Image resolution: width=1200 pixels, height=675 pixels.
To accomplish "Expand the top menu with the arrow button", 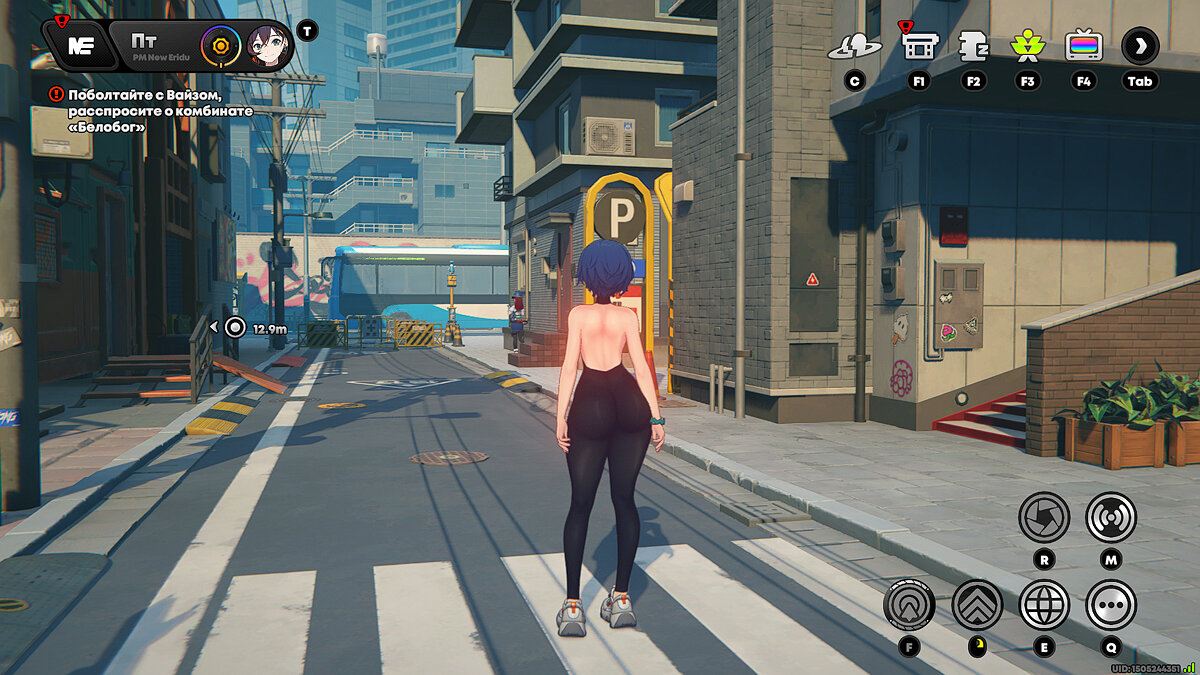I will pos(1139,45).
